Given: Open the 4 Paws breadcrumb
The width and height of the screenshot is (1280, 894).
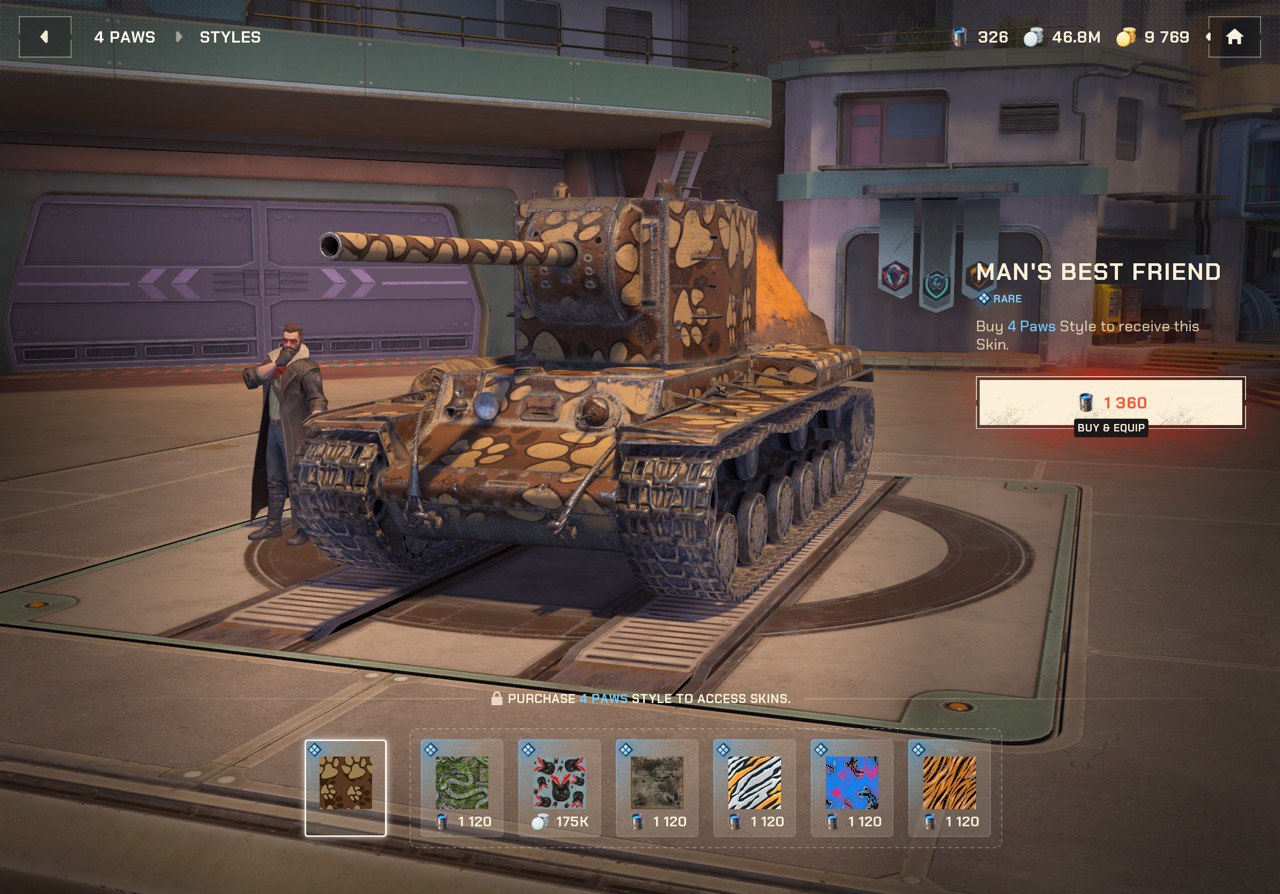Looking at the screenshot, I should pyautogui.click(x=125, y=37).
